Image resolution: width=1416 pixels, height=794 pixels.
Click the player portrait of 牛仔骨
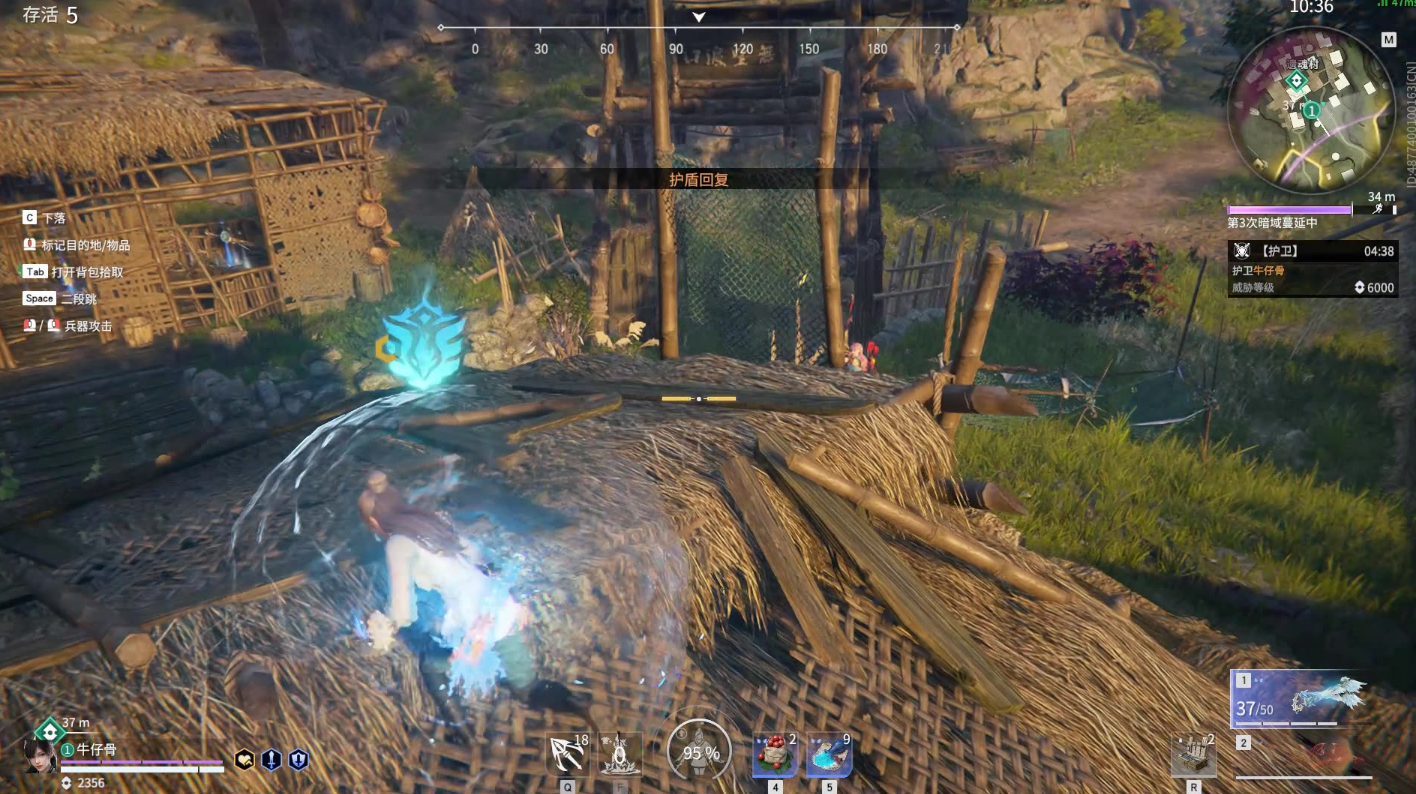(x=40, y=754)
